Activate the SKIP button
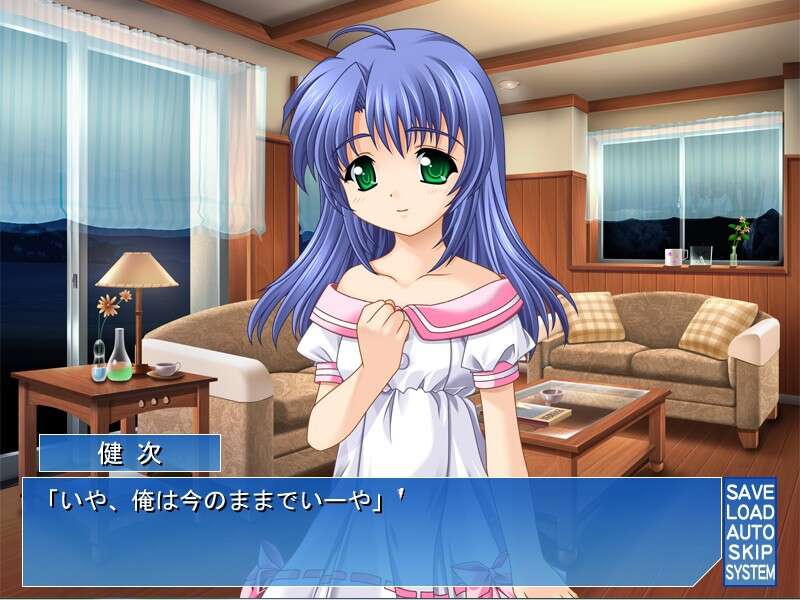This screenshot has height=600, width=800. [x=750, y=552]
